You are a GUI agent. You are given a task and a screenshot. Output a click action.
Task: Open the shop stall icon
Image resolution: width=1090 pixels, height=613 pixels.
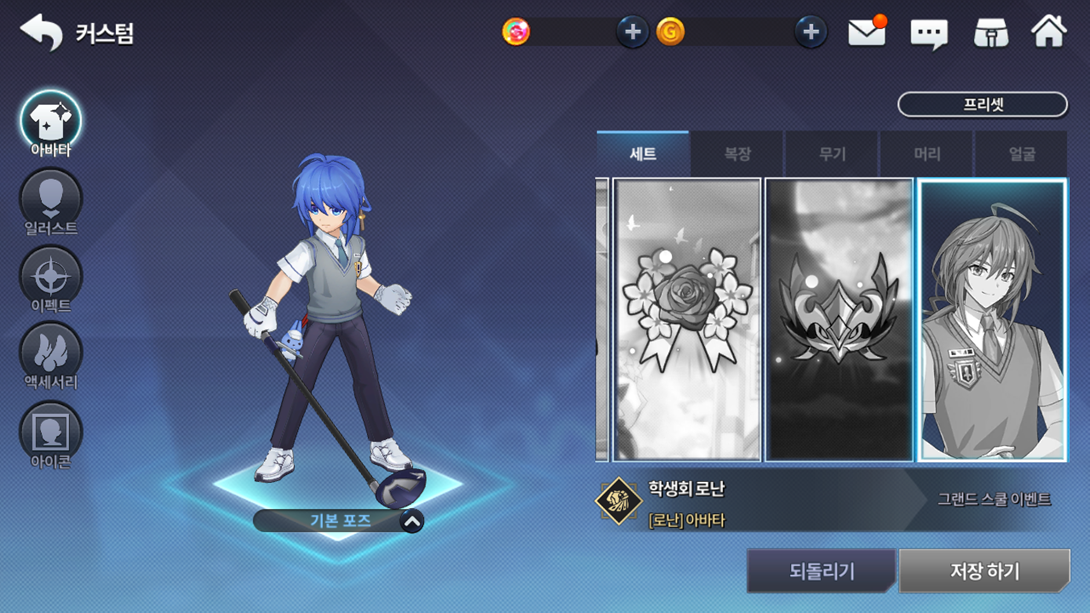point(990,33)
